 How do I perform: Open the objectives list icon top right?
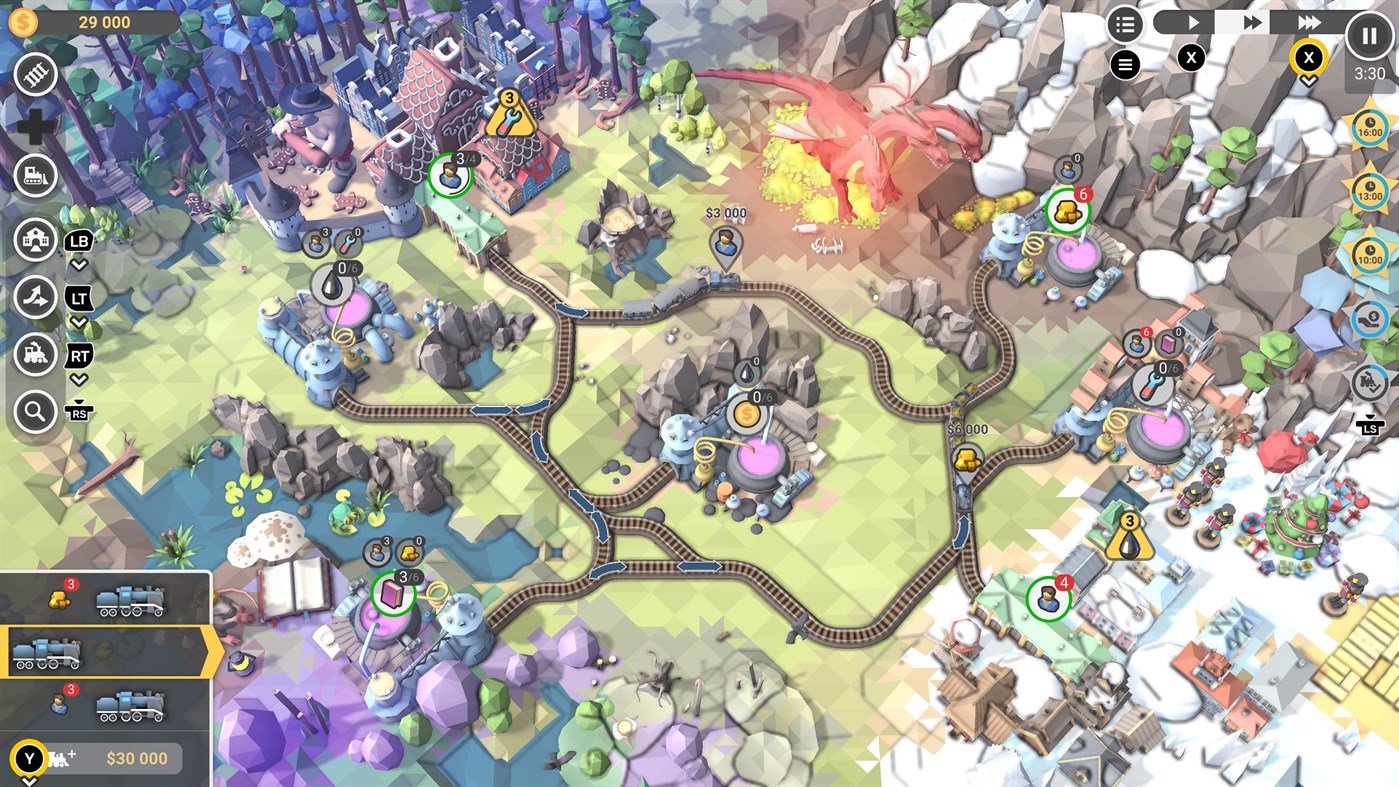click(x=1125, y=25)
